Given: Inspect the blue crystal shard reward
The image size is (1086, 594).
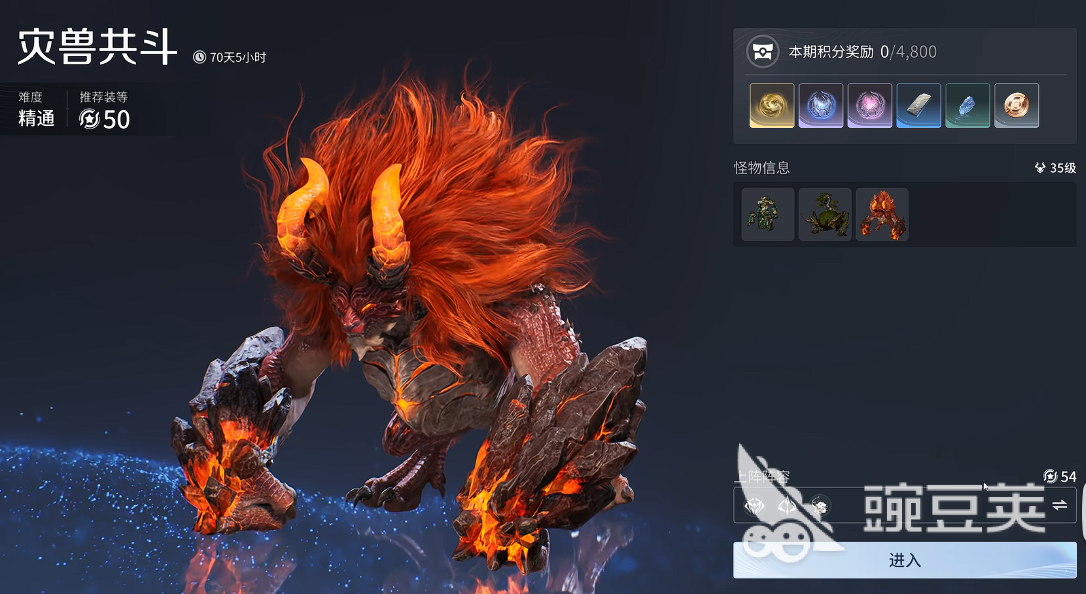Looking at the screenshot, I should coord(968,105).
